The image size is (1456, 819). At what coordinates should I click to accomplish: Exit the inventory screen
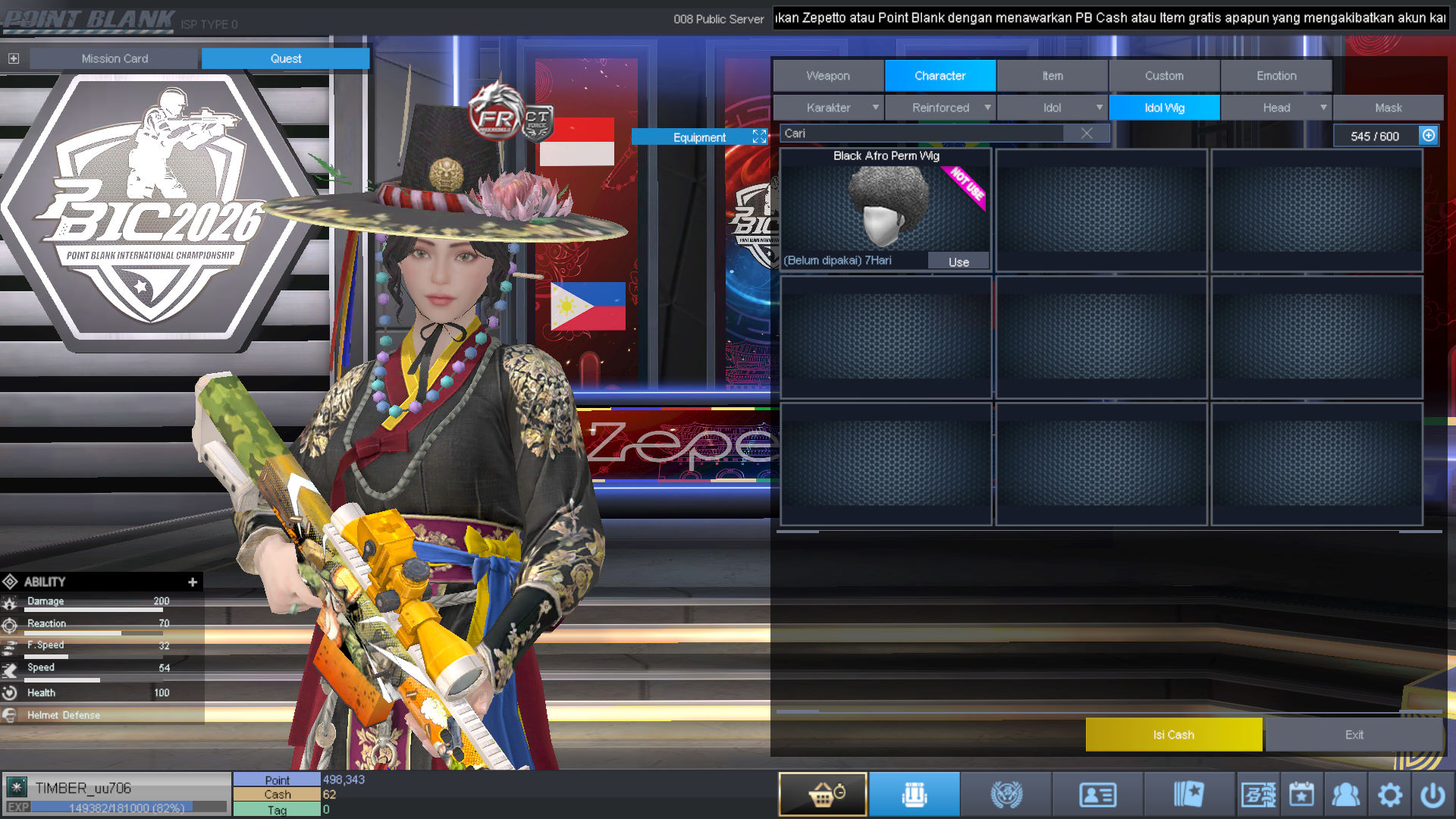pyautogui.click(x=1354, y=734)
